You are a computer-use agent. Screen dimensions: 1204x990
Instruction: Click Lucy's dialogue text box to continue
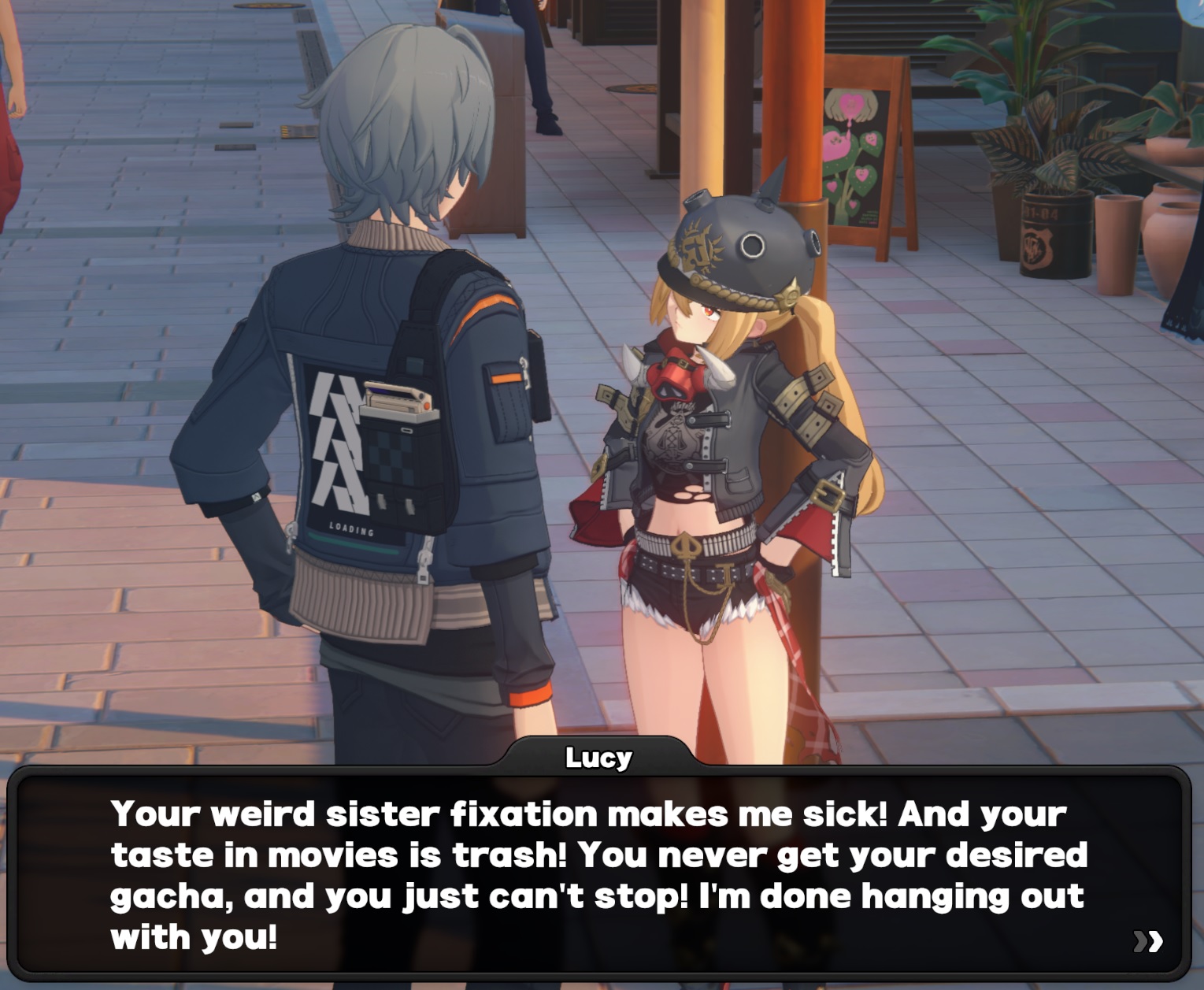(598, 874)
